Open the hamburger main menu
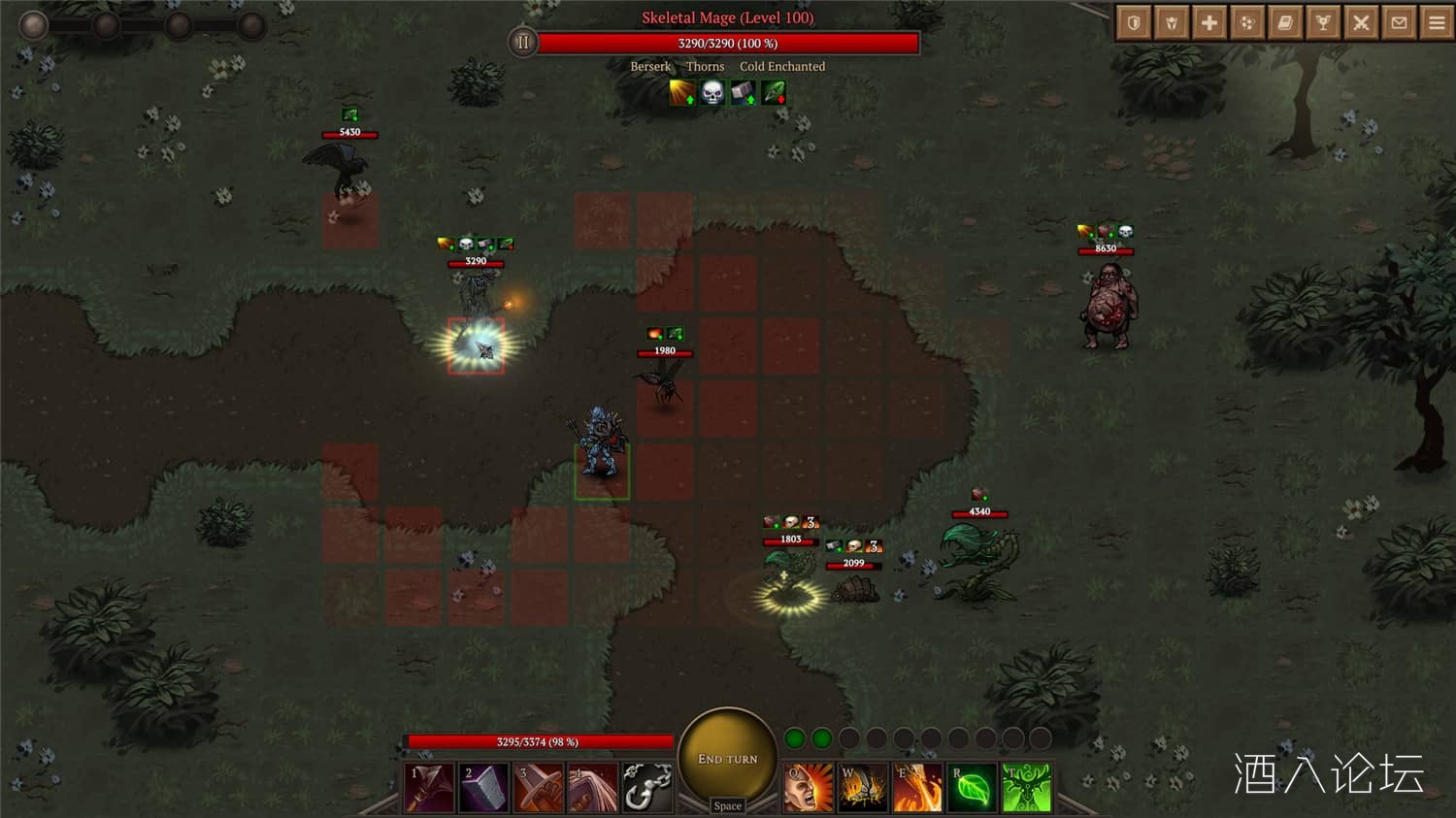Image resolution: width=1456 pixels, height=818 pixels. point(1437,22)
